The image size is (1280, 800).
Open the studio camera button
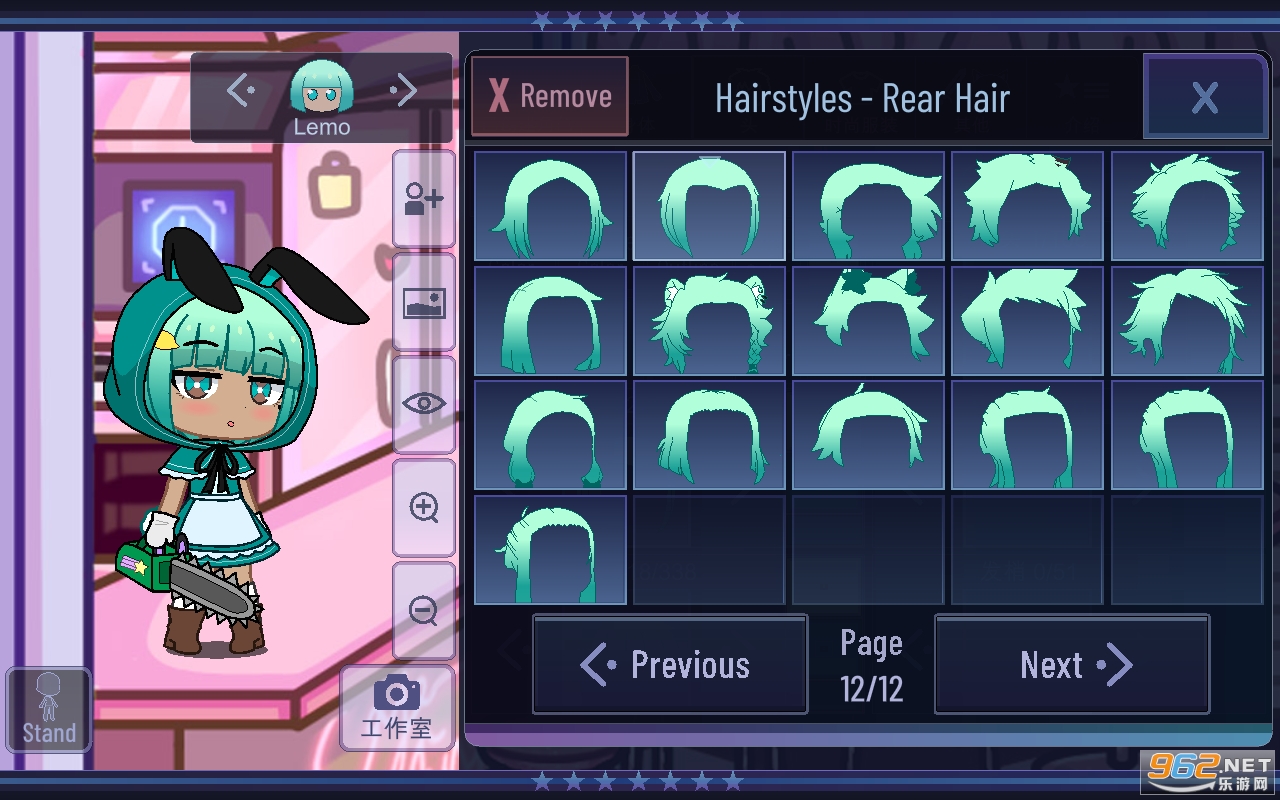[397, 708]
